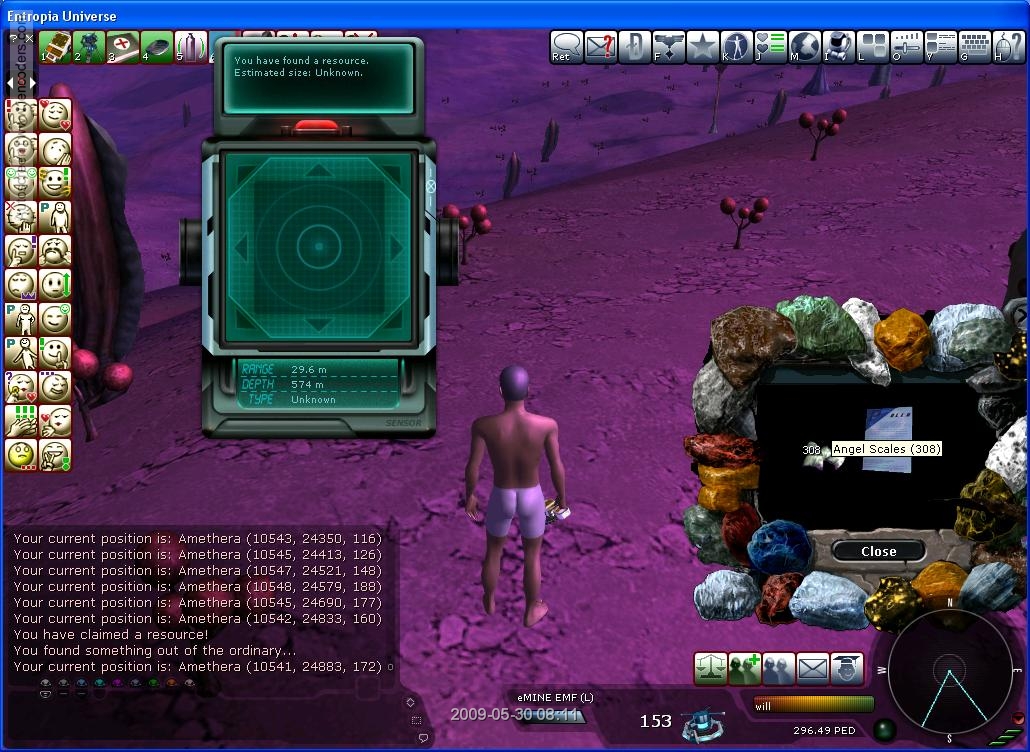Select hotbar slot 3 first aid kit
The width and height of the screenshot is (1030, 752).
(x=123, y=46)
